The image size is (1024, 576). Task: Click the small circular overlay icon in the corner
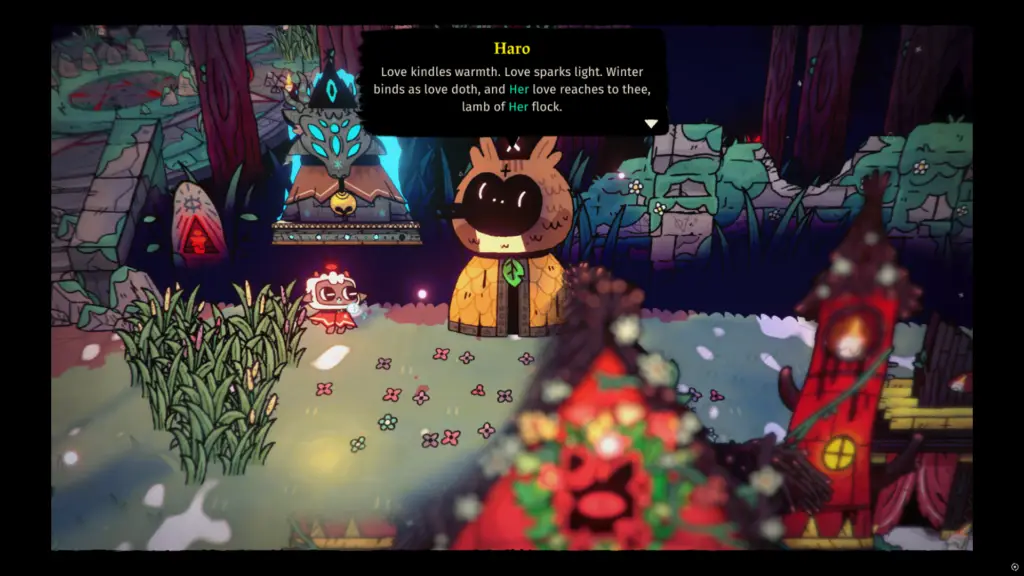click(1014, 566)
